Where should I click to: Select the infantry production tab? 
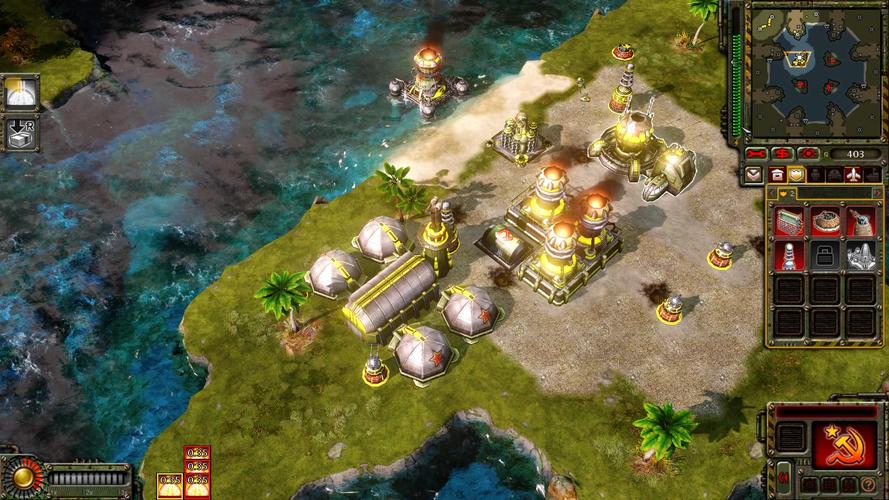pyautogui.click(x=815, y=174)
